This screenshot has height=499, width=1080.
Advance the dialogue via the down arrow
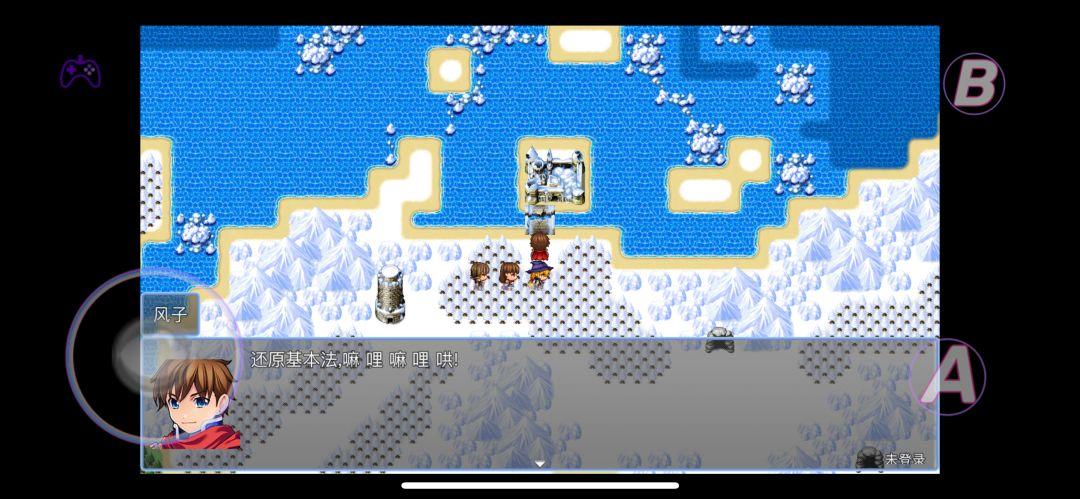tap(540, 463)
